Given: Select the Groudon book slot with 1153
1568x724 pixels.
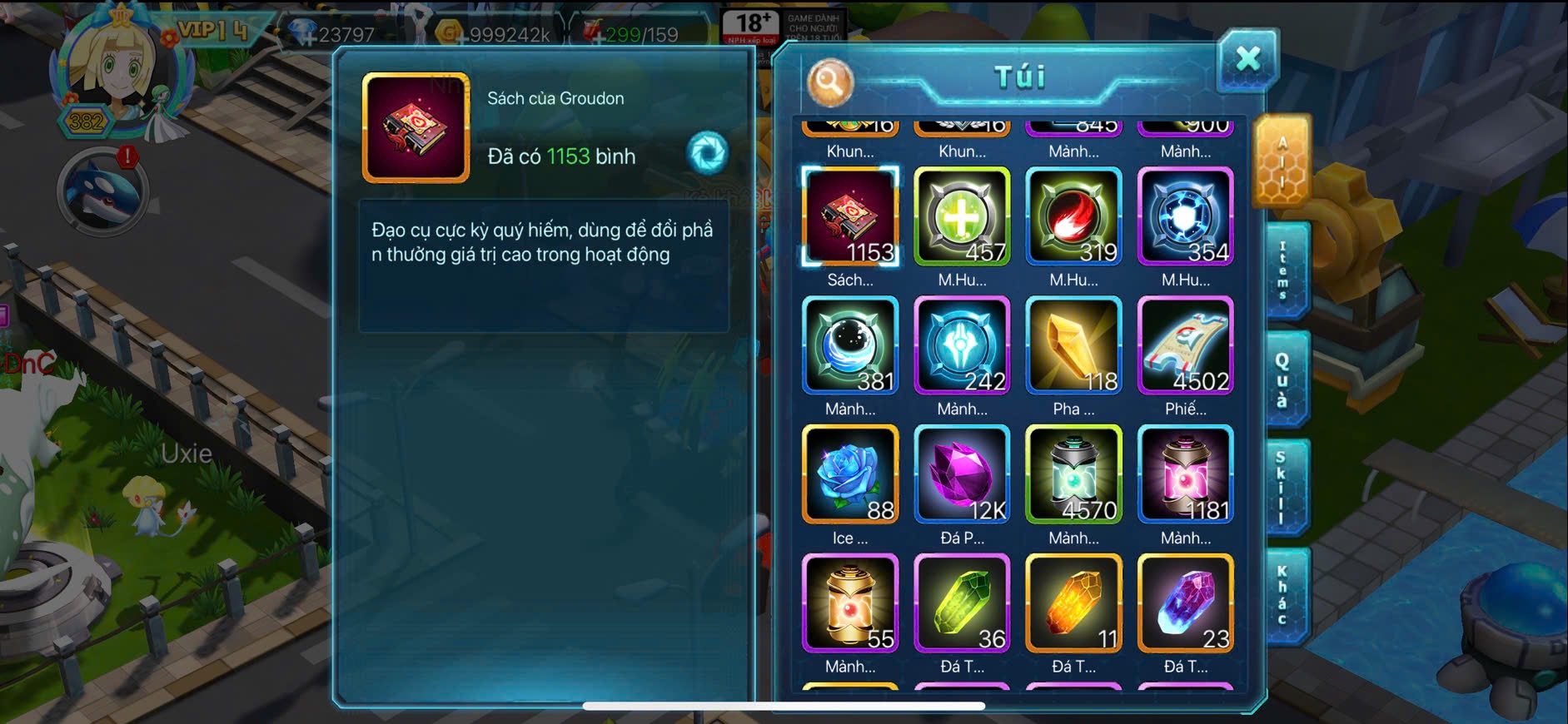Looking at the screenshot, I should (850, 216).
